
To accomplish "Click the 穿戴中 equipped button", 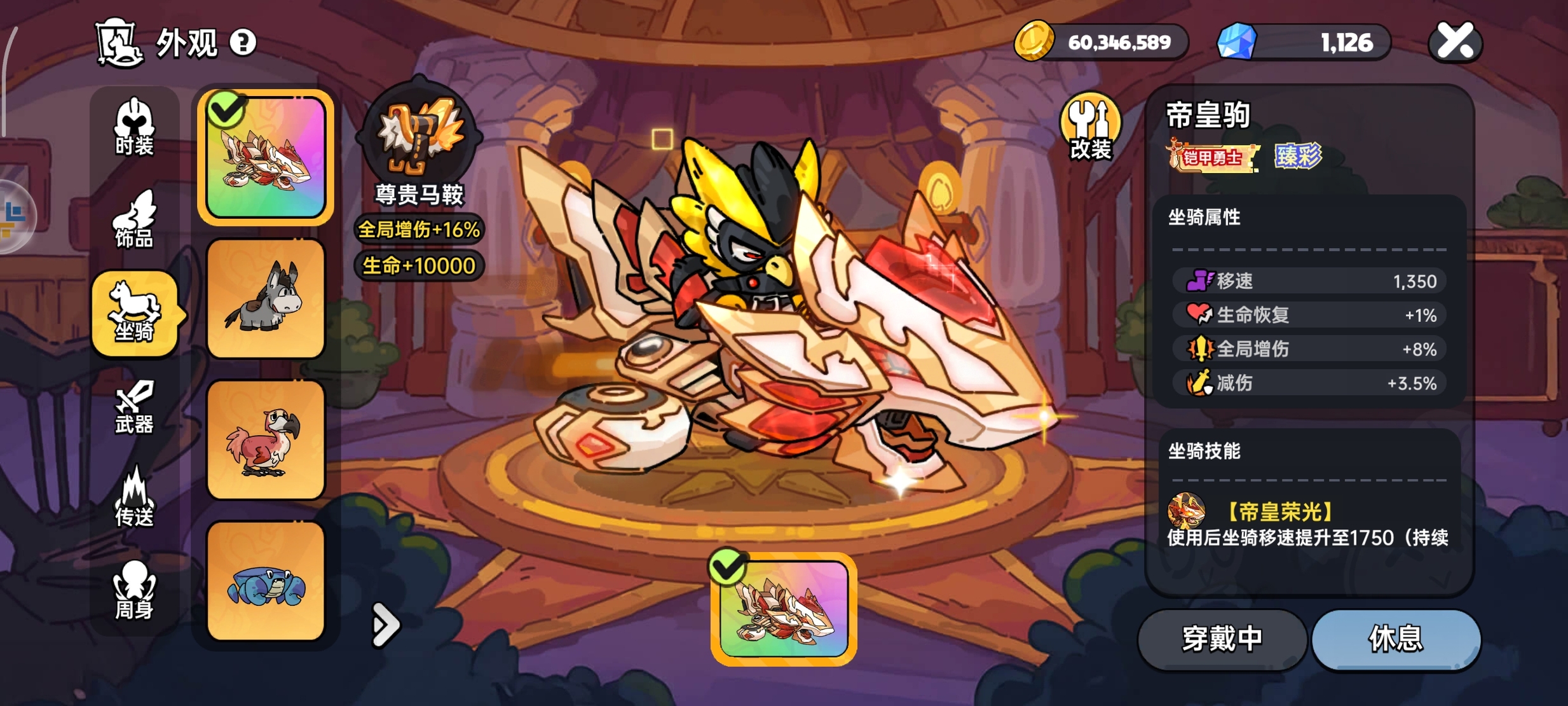I will coord(1222,639).
